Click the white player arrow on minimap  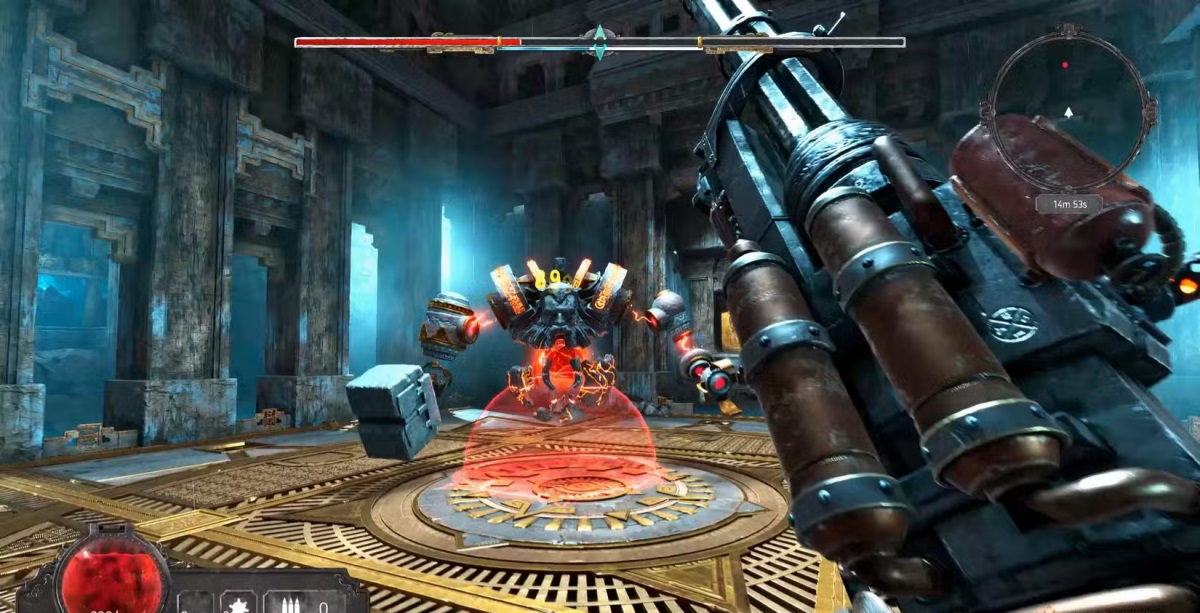pos(1069,112)
